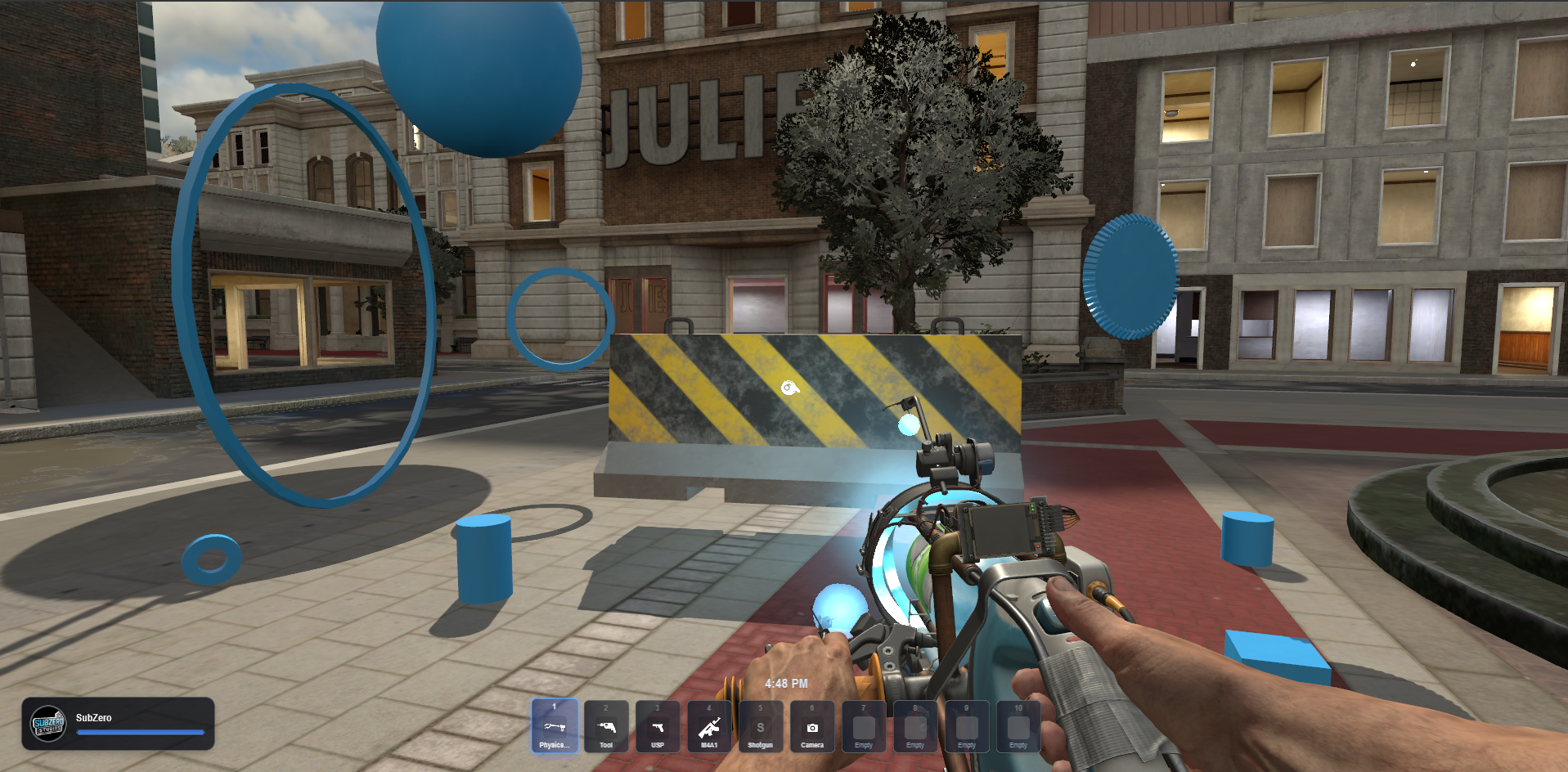Switch to the Tool slot
The height and width of the screenshot is (772, 1568).
606,726
